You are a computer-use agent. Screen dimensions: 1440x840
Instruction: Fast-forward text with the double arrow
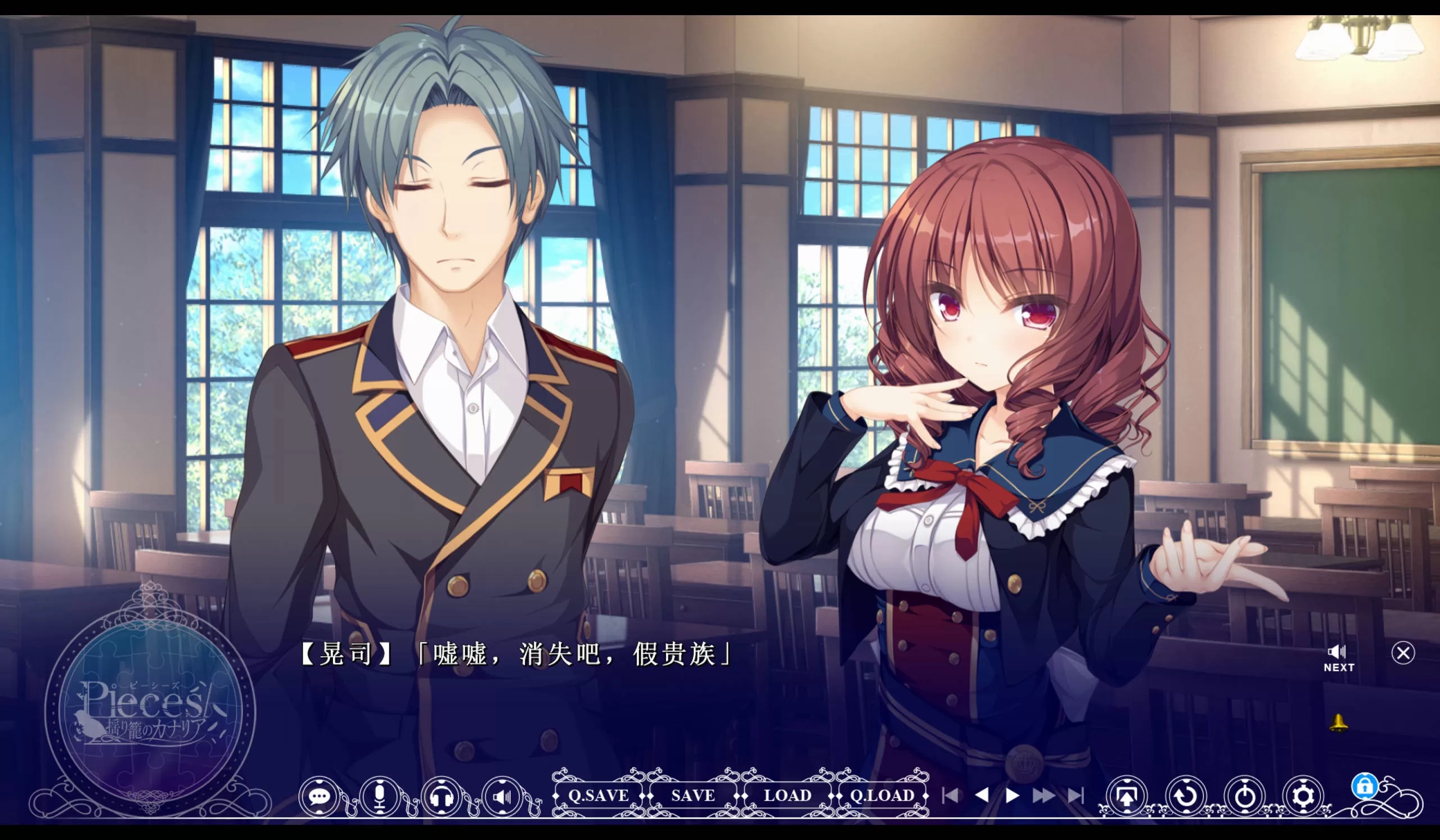(1043, 796)
